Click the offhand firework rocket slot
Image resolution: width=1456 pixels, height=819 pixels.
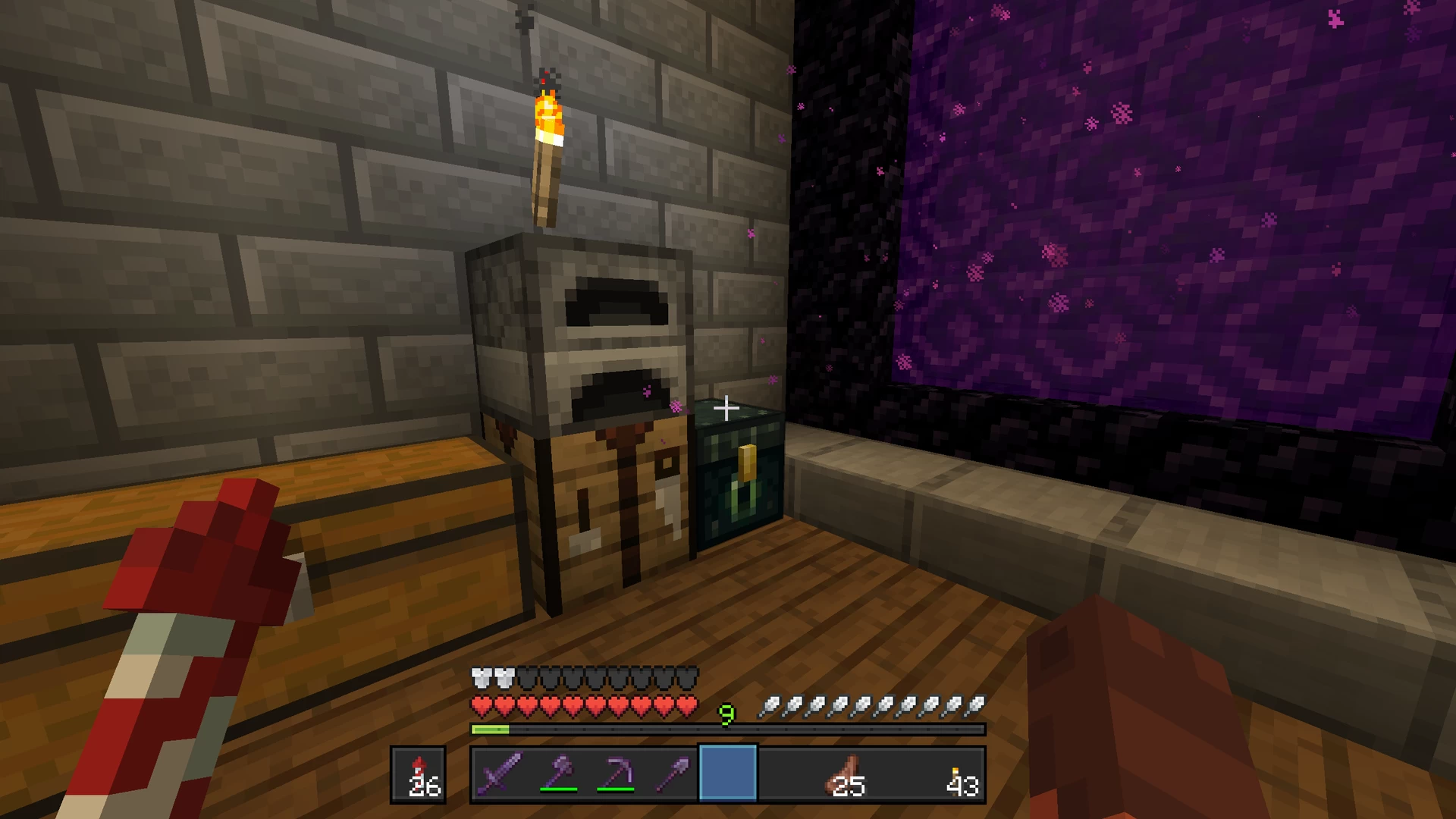pyautogui.click(x=419, y=775)
